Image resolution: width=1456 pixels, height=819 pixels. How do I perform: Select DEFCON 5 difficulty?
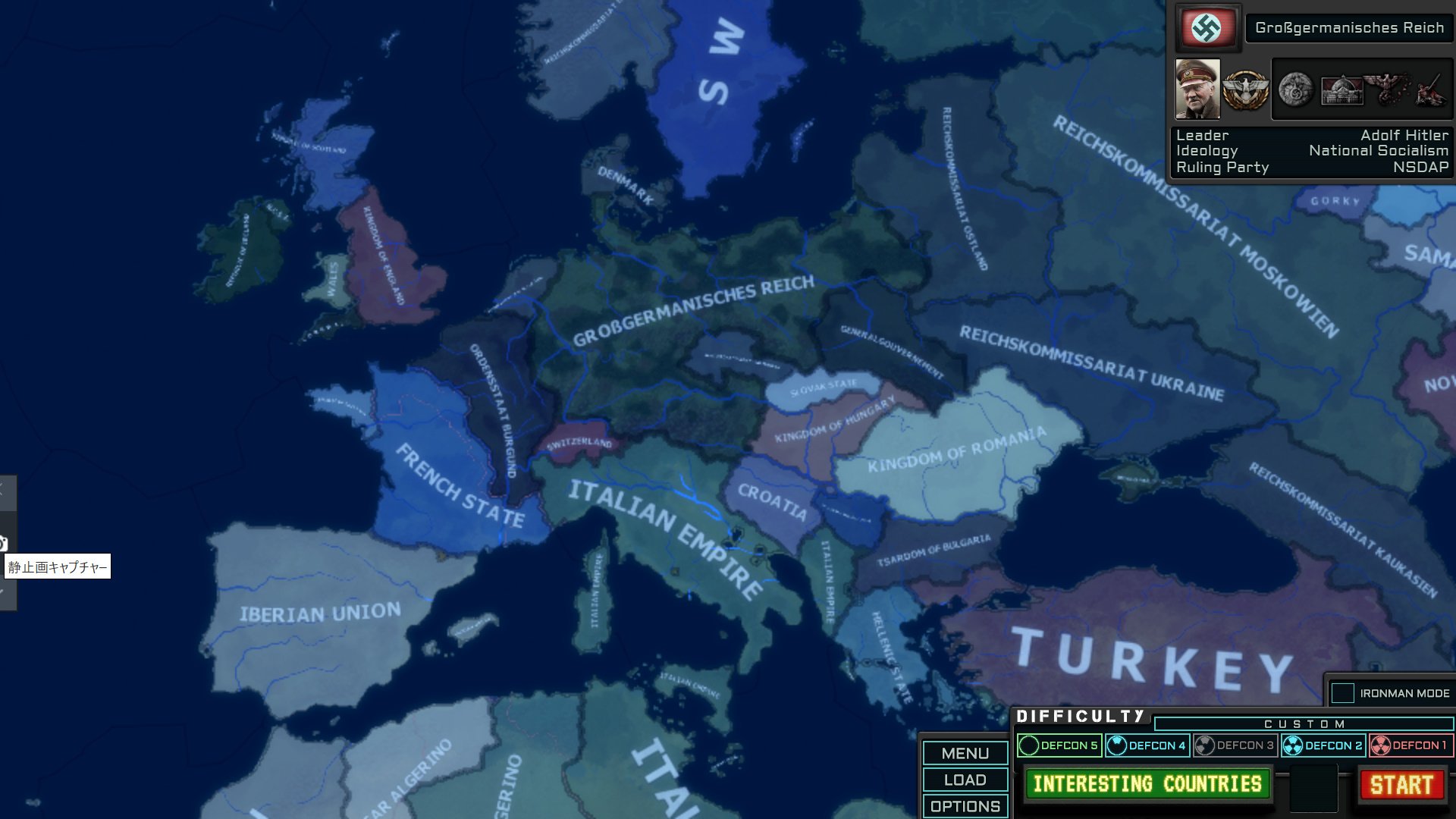pos(1060,745)
